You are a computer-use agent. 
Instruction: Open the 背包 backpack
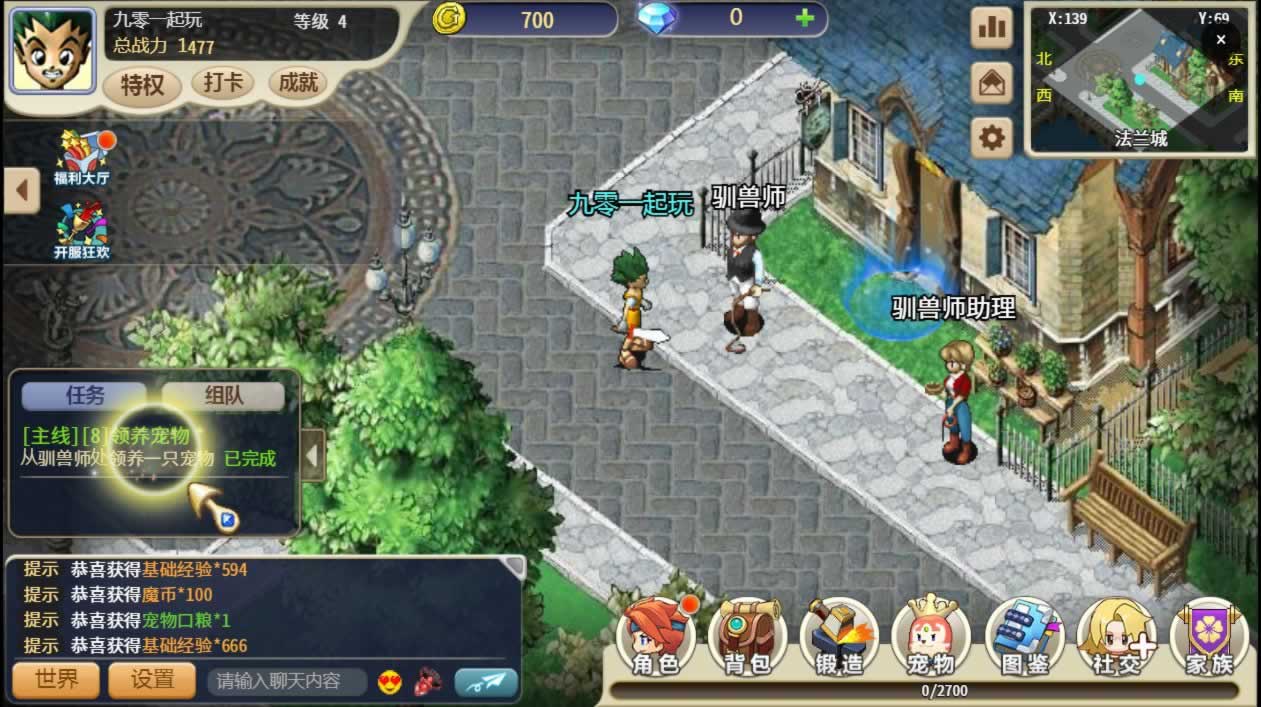pos(747,636)
